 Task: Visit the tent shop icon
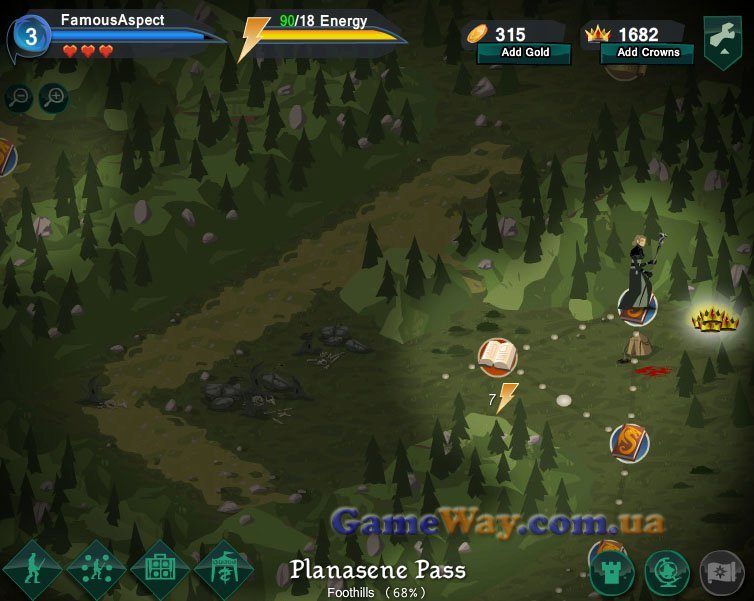coord(223,570)
